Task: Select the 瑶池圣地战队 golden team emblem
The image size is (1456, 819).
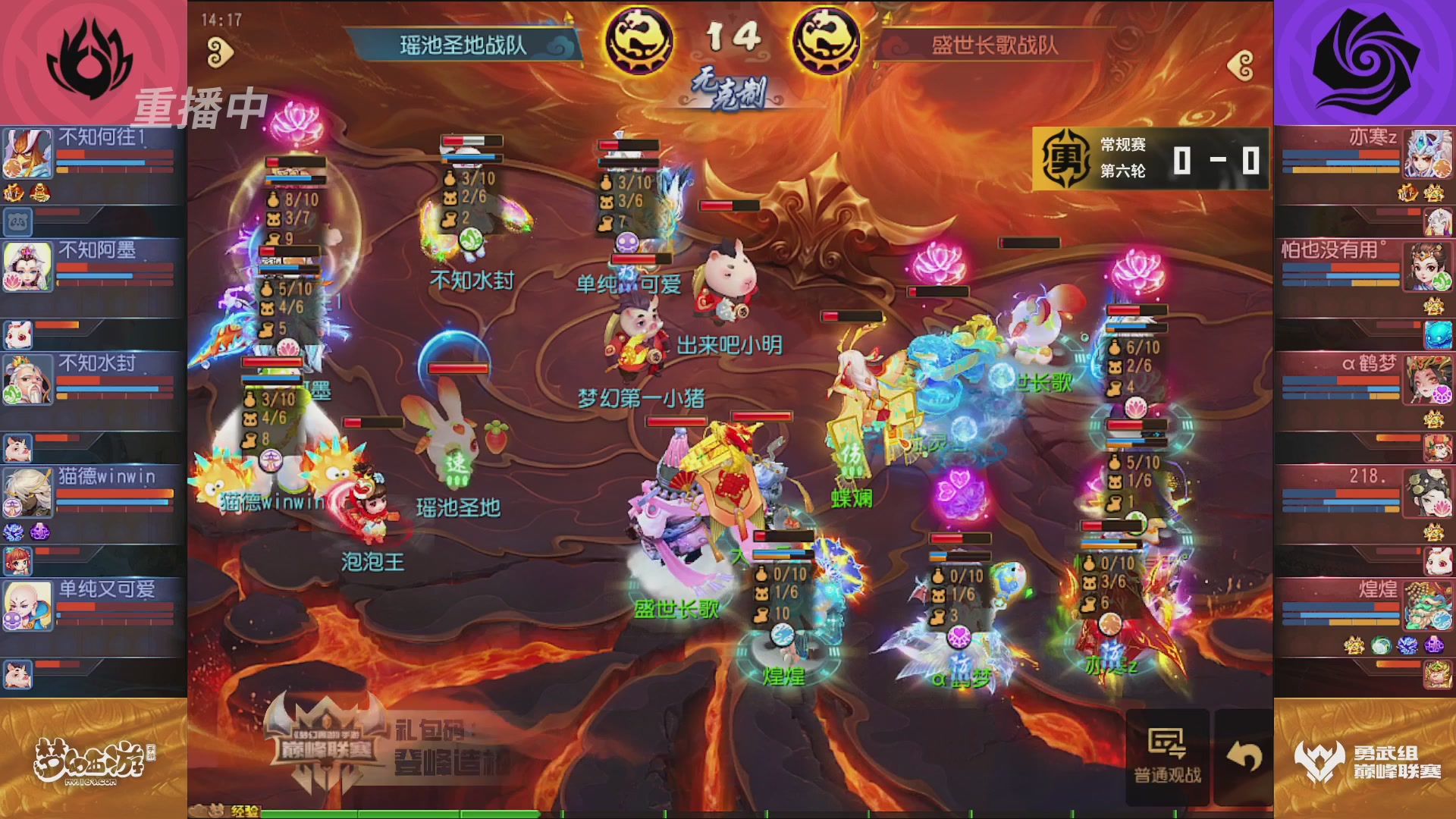Action: pyautogui.click(x=638, y=42)
